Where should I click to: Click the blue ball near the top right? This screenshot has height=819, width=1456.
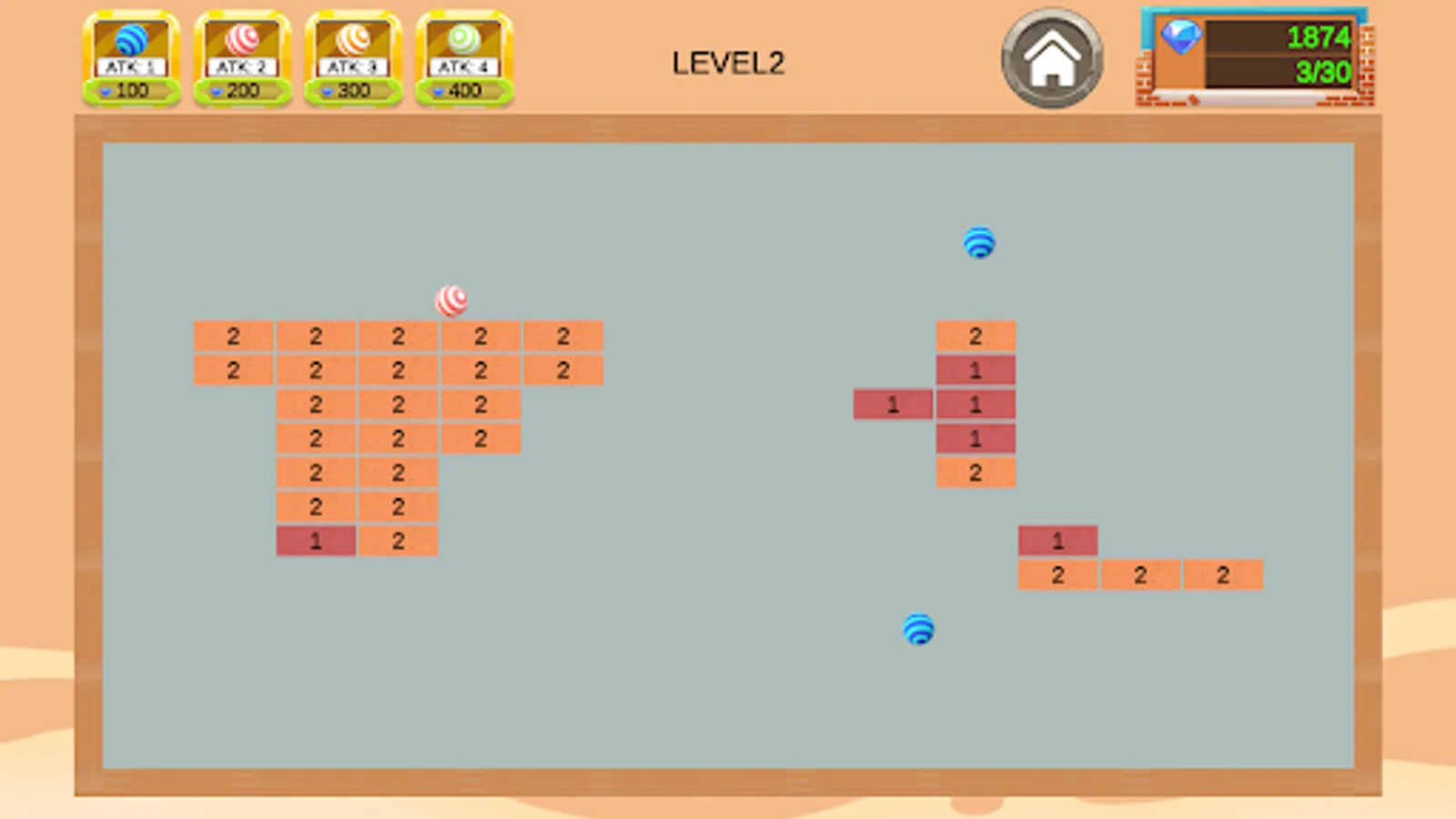[979, 243]
